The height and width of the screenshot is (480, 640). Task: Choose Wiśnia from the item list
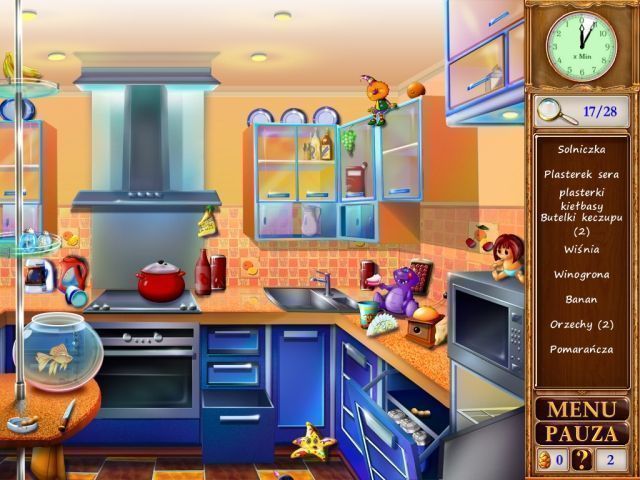581,250
